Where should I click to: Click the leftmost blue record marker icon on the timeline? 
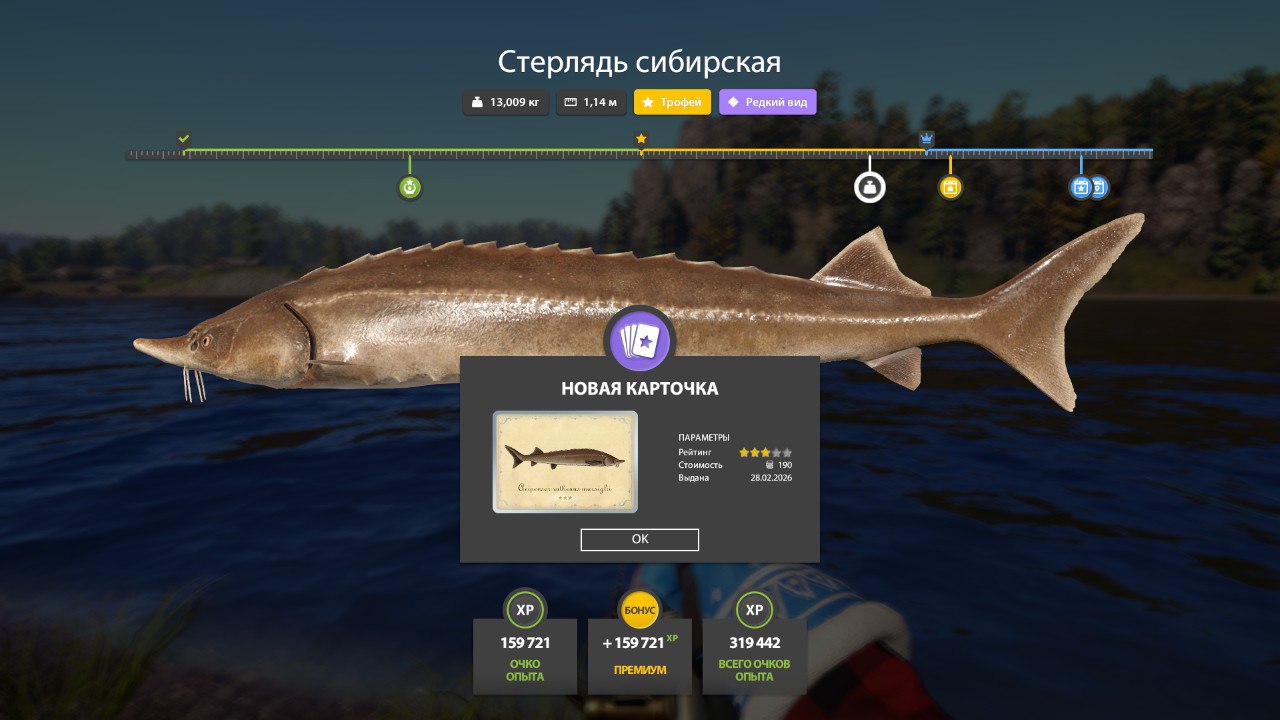pyautogui.click(x=1078, y=186)
